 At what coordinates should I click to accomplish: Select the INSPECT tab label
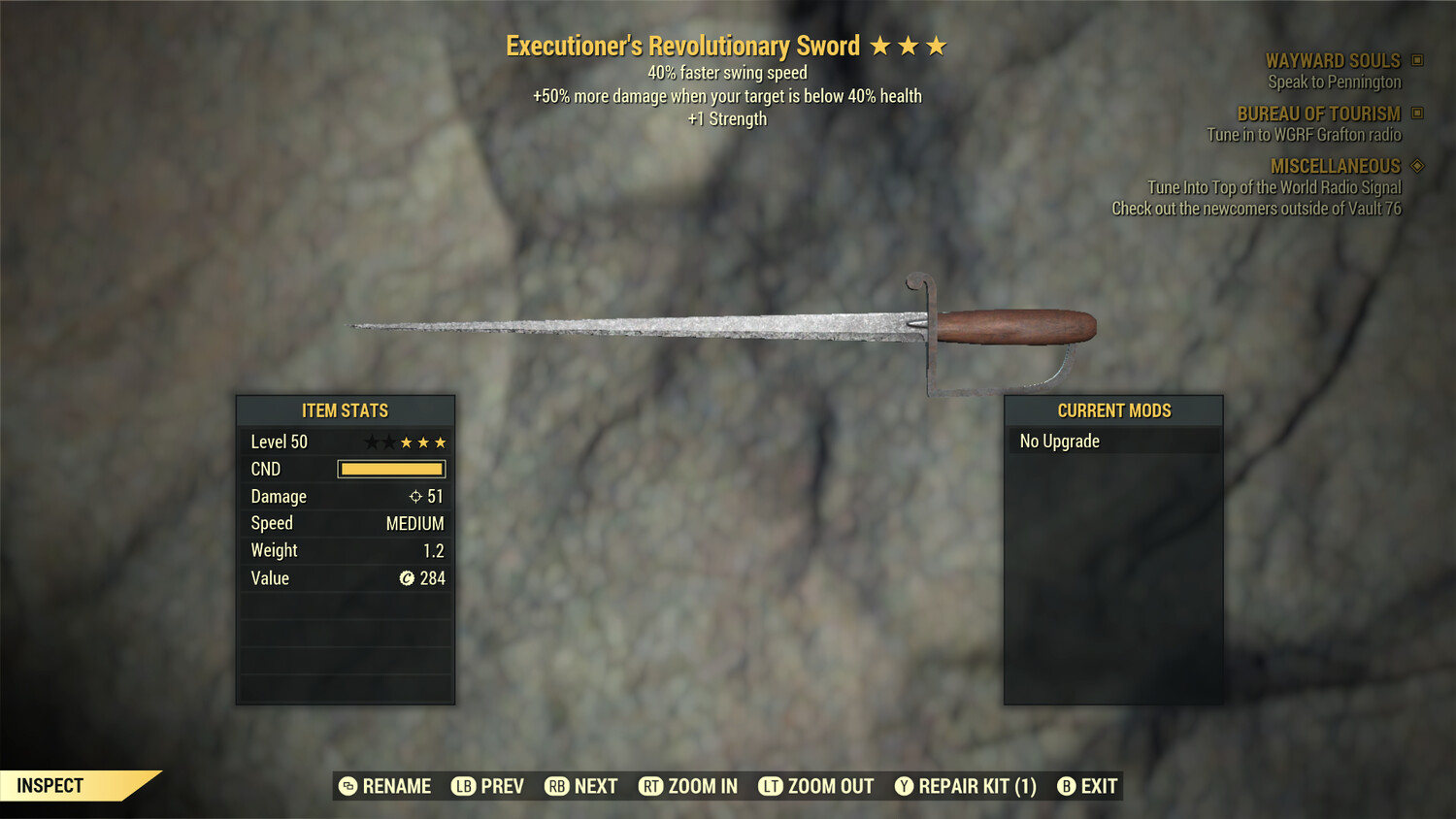click(50, 785)
